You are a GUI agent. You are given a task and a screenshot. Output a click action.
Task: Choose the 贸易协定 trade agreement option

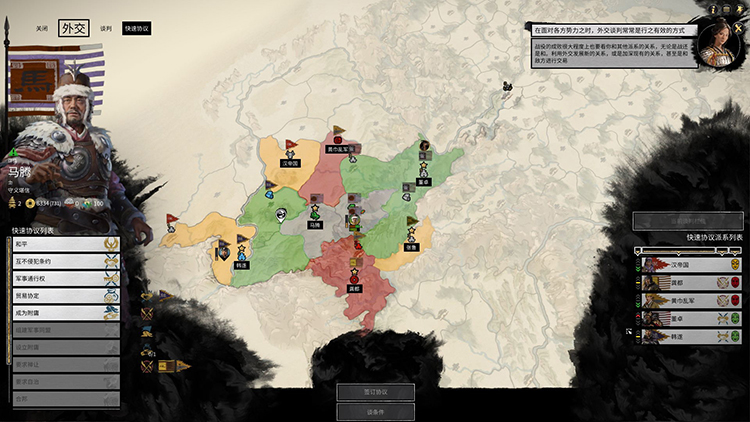(59, 295)
